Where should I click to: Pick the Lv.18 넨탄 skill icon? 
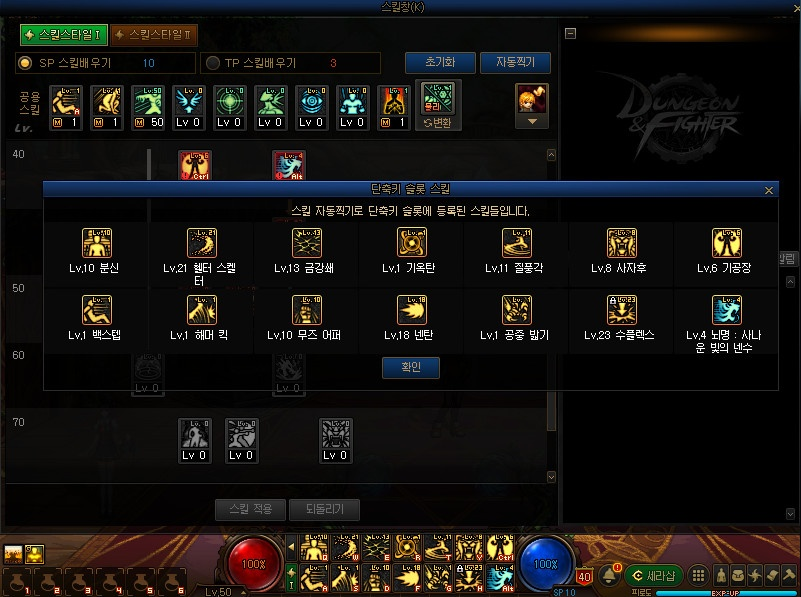click(412, 309)
